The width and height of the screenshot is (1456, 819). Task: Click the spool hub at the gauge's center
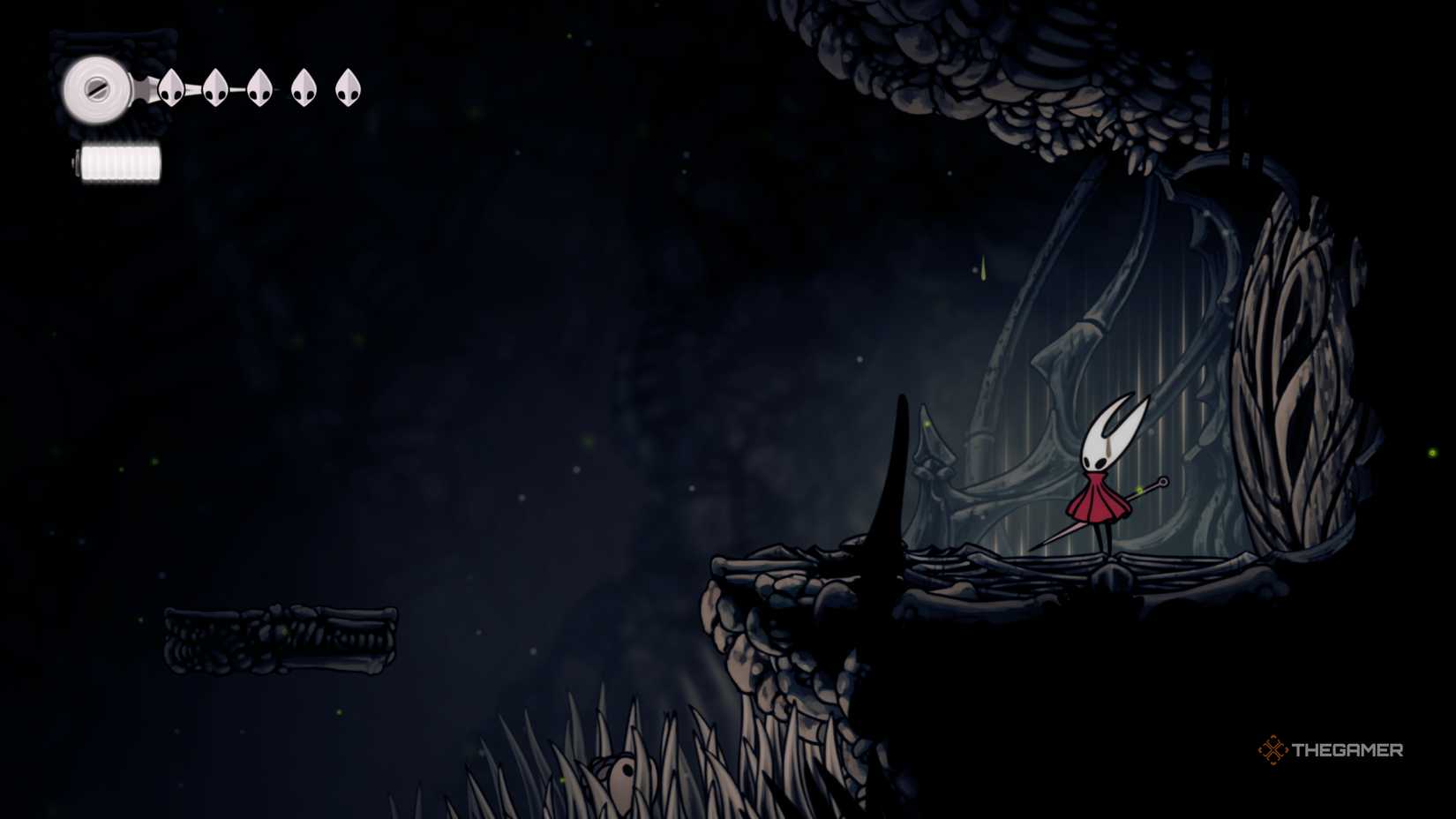coord(95,88)
